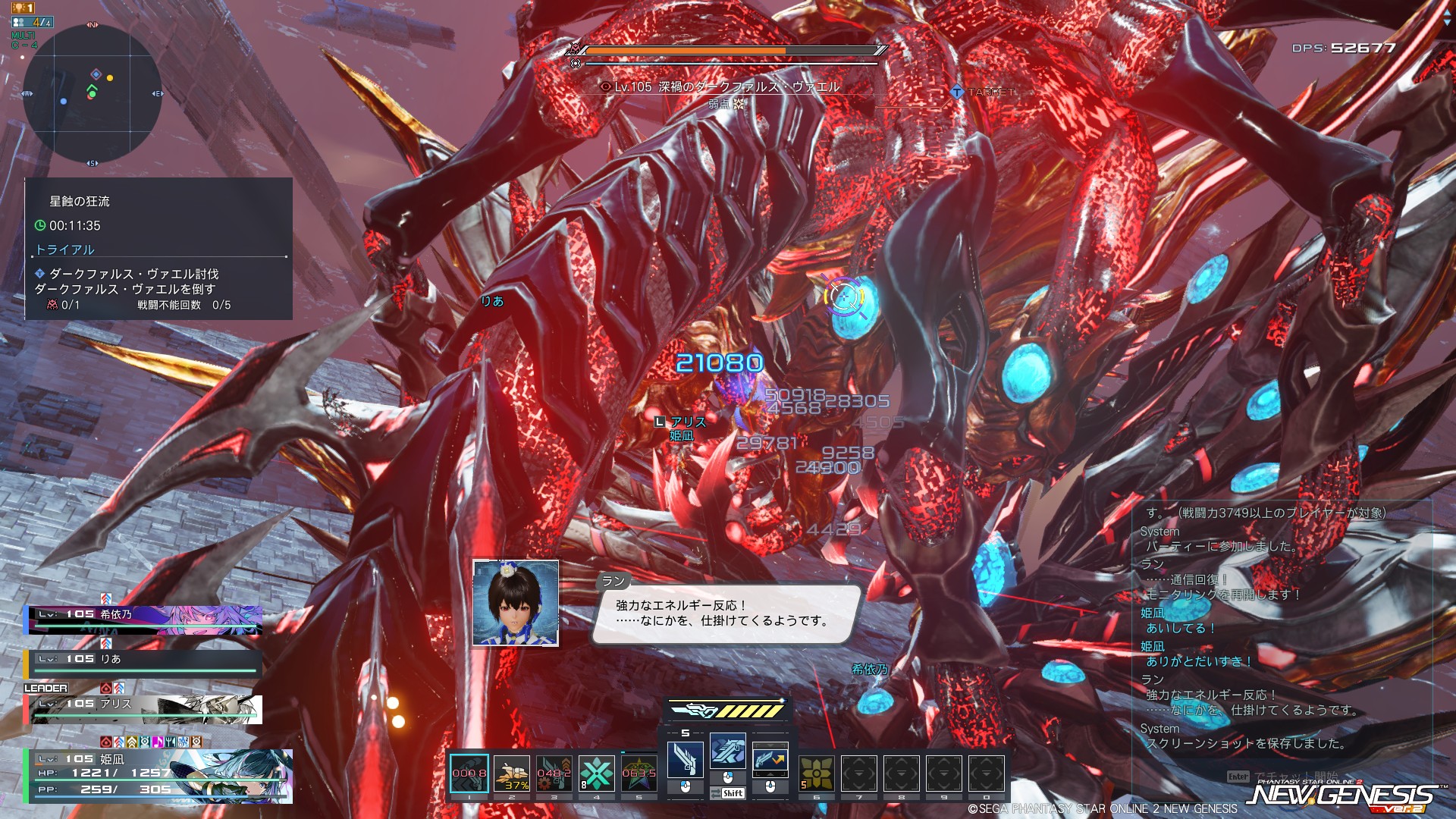Open the circular minimap
The height and width of the screenshot is (819, 1456).
[x=92, y=93]
